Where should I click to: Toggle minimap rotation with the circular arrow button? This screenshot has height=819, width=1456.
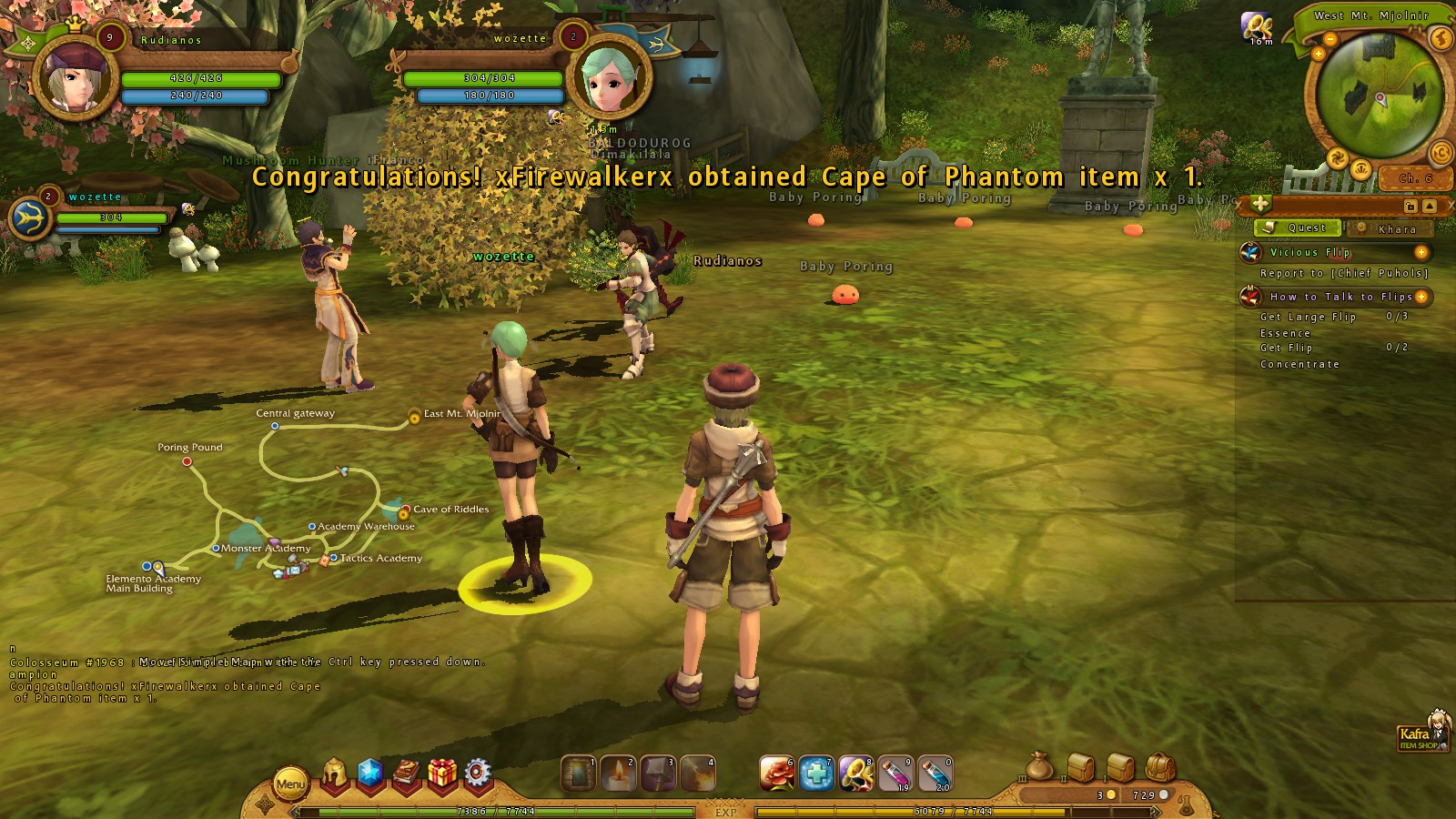pos(1441,154)
